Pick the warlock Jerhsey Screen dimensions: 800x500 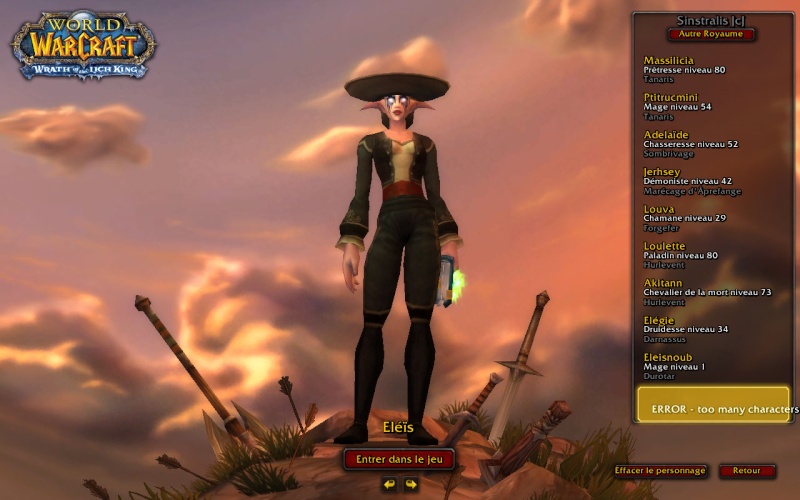click(700, 179)
